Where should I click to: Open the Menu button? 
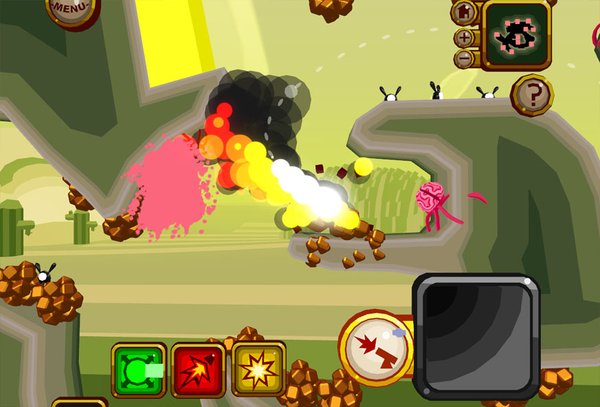click(x=70, y=9)
